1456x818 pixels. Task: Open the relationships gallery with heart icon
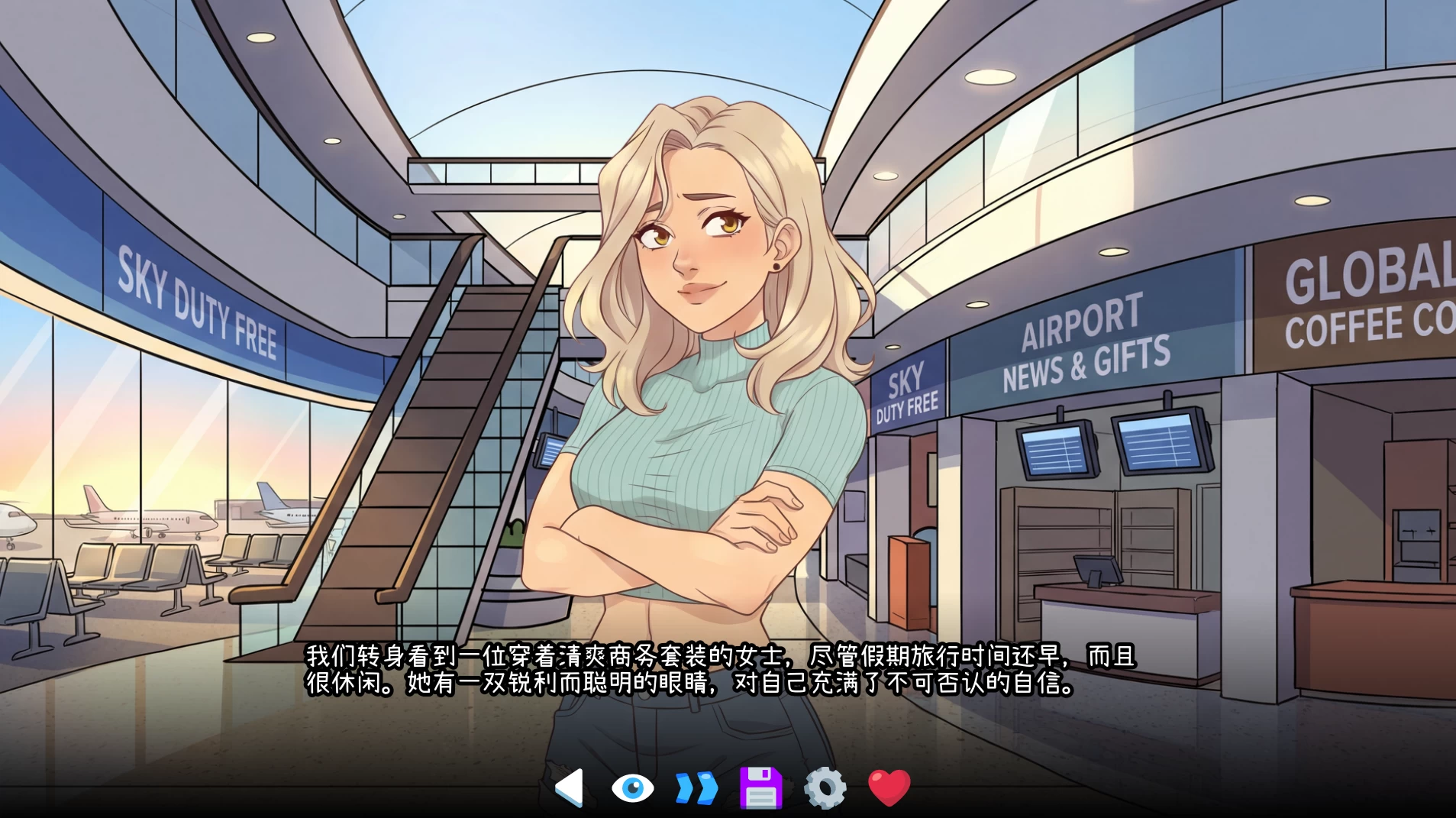tap(888, 786)
